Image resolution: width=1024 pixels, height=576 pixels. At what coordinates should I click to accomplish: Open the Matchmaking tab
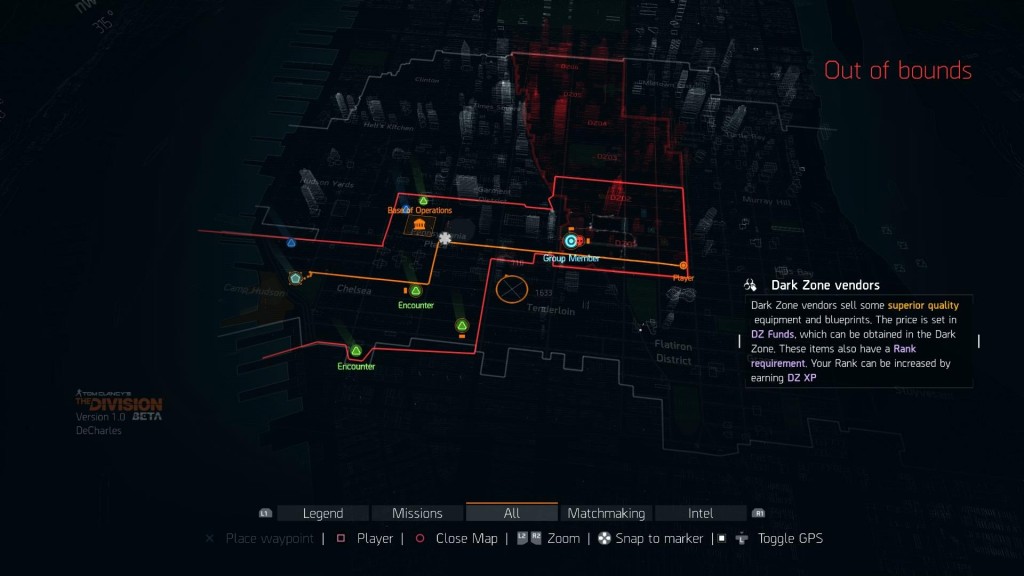(606, 513)
